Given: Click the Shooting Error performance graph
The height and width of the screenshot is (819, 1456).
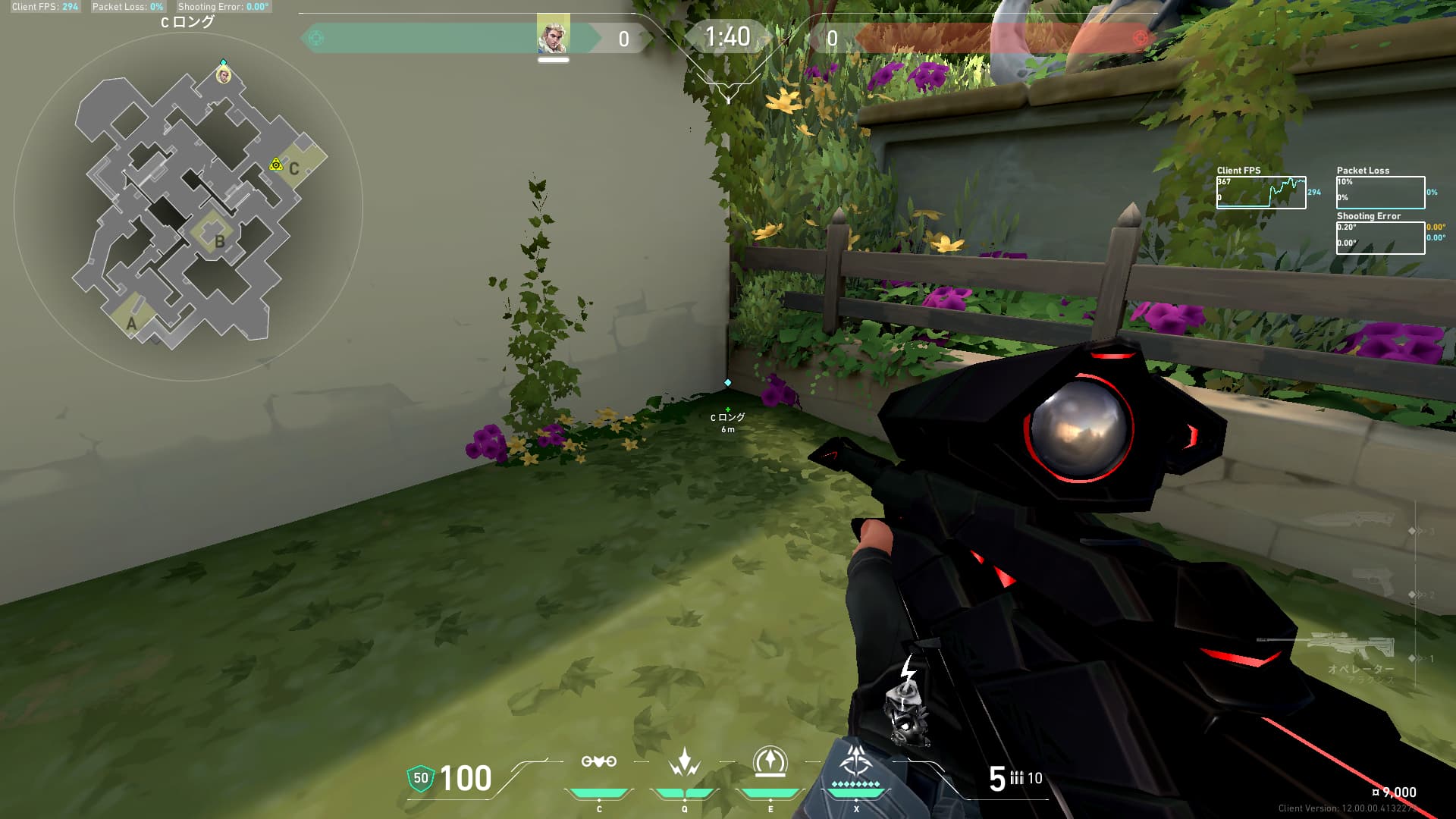Looking at the screenshot, I should pyautogui.click(x=1380, y=238).
